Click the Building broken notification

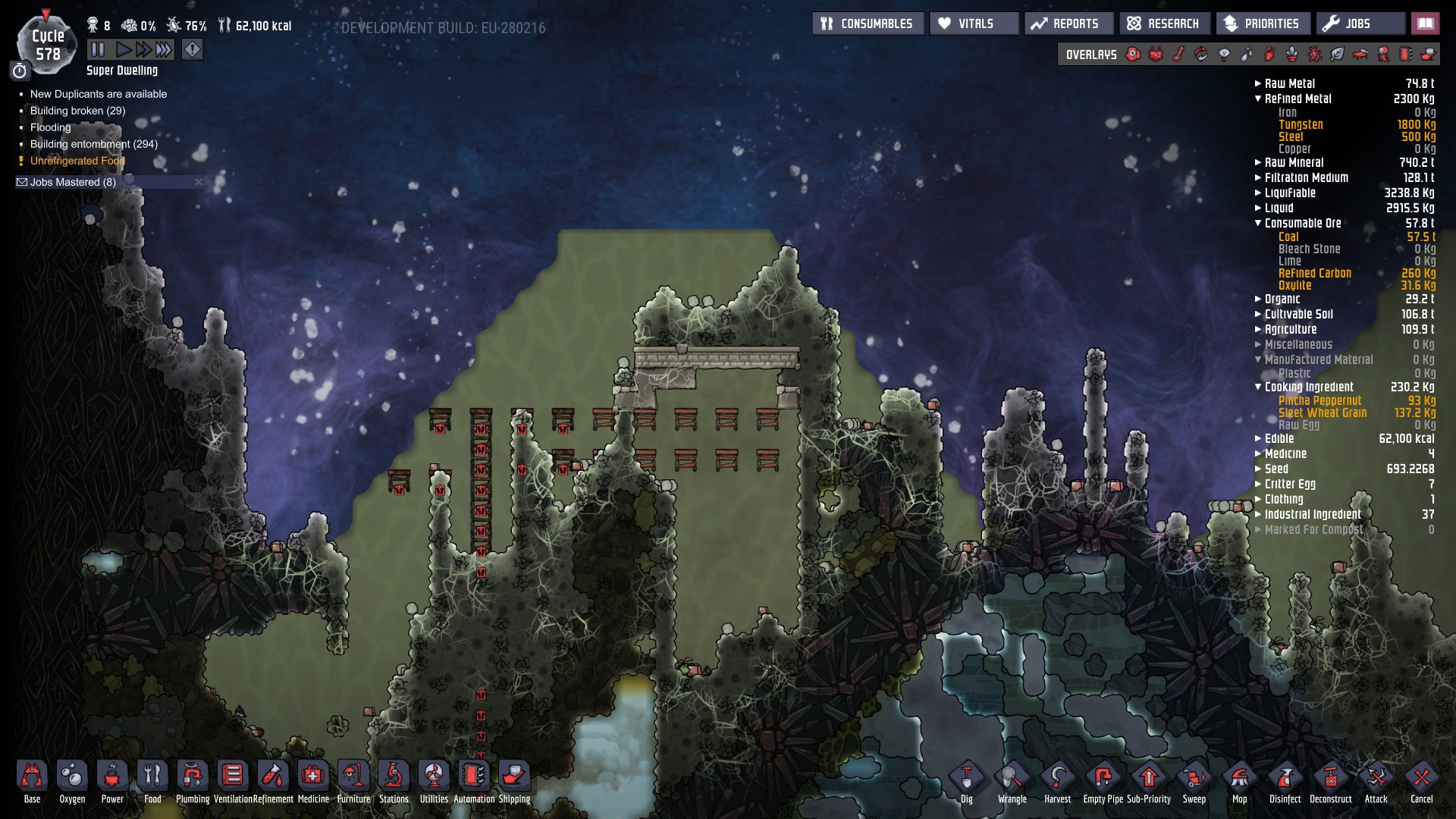coord(77,111)
